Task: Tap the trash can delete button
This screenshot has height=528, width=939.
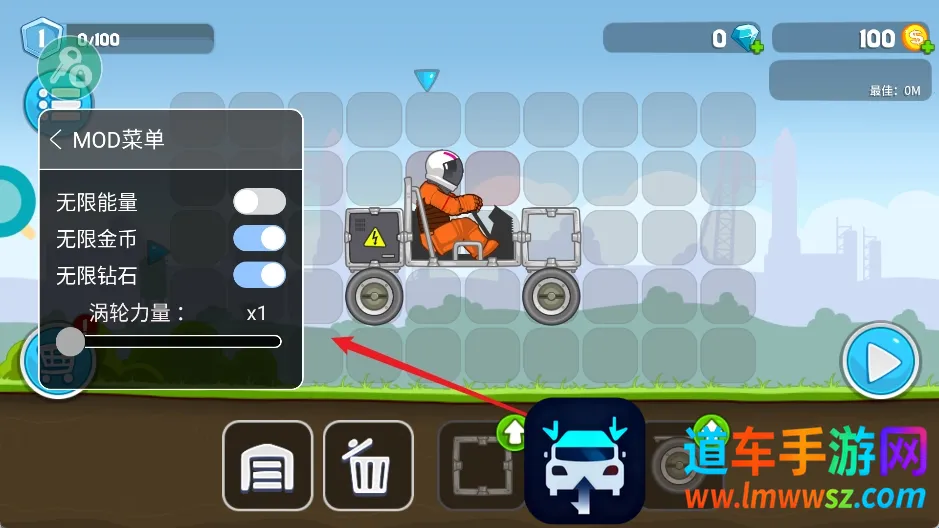Action: pos(368,467)
